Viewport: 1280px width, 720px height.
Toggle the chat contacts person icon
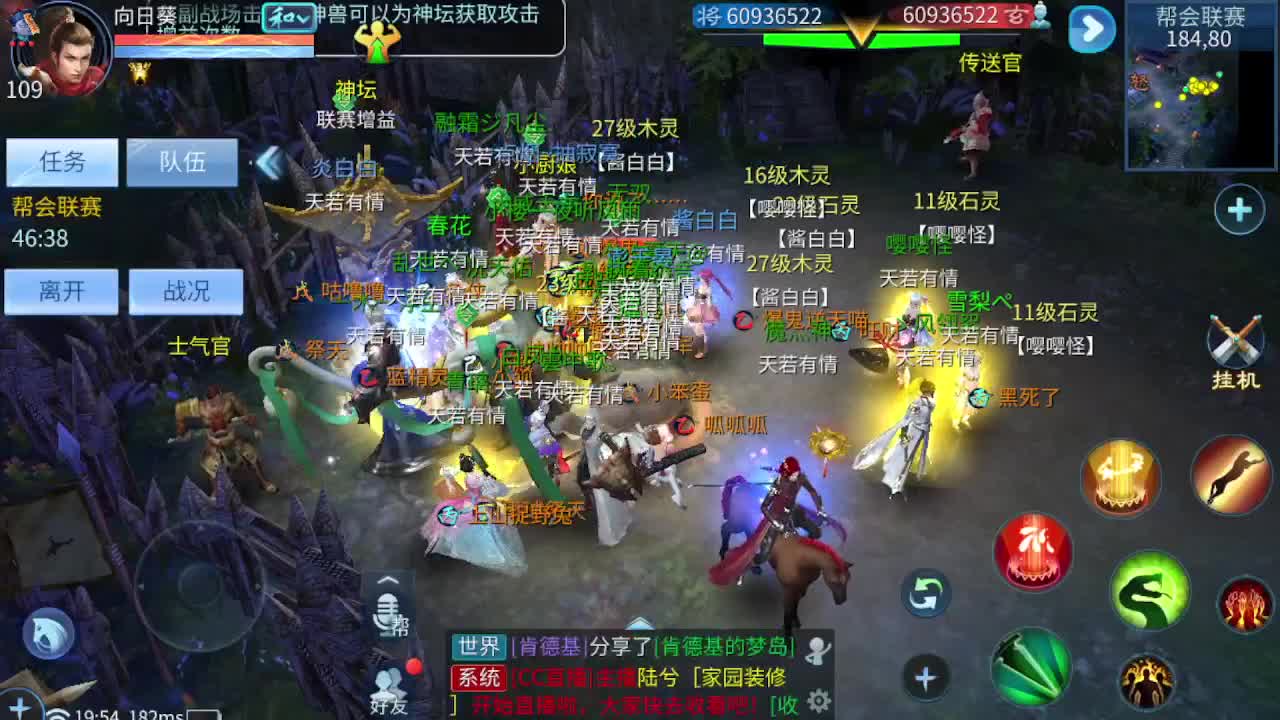(x=818, y=648)
